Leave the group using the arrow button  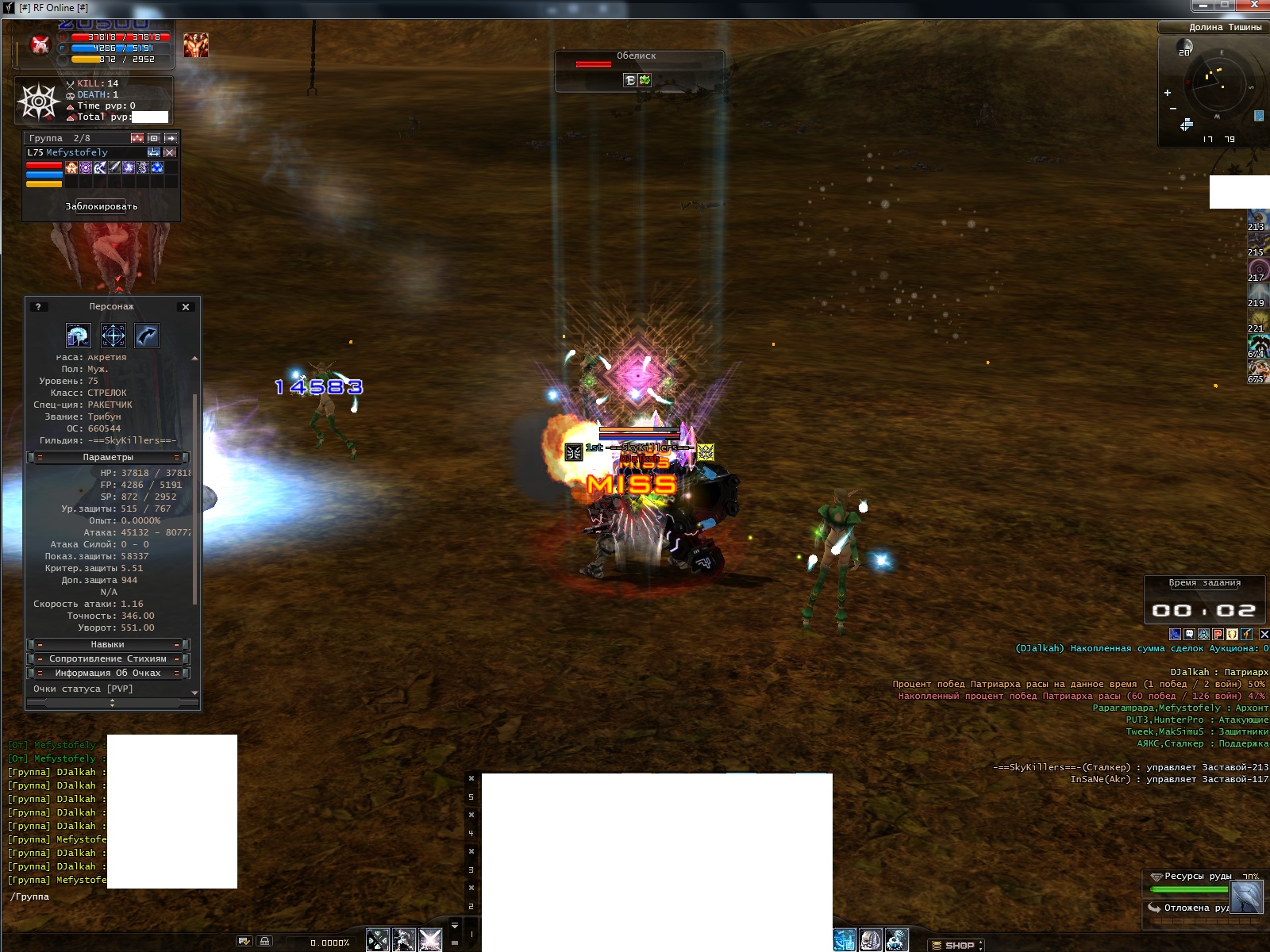click(x=171, y=138)
